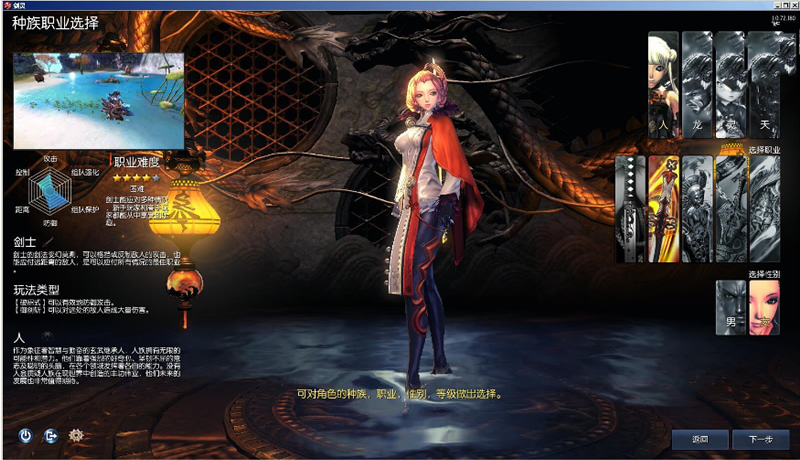
Task: Open settings with the gear icon
Action: tap(76, 436)
